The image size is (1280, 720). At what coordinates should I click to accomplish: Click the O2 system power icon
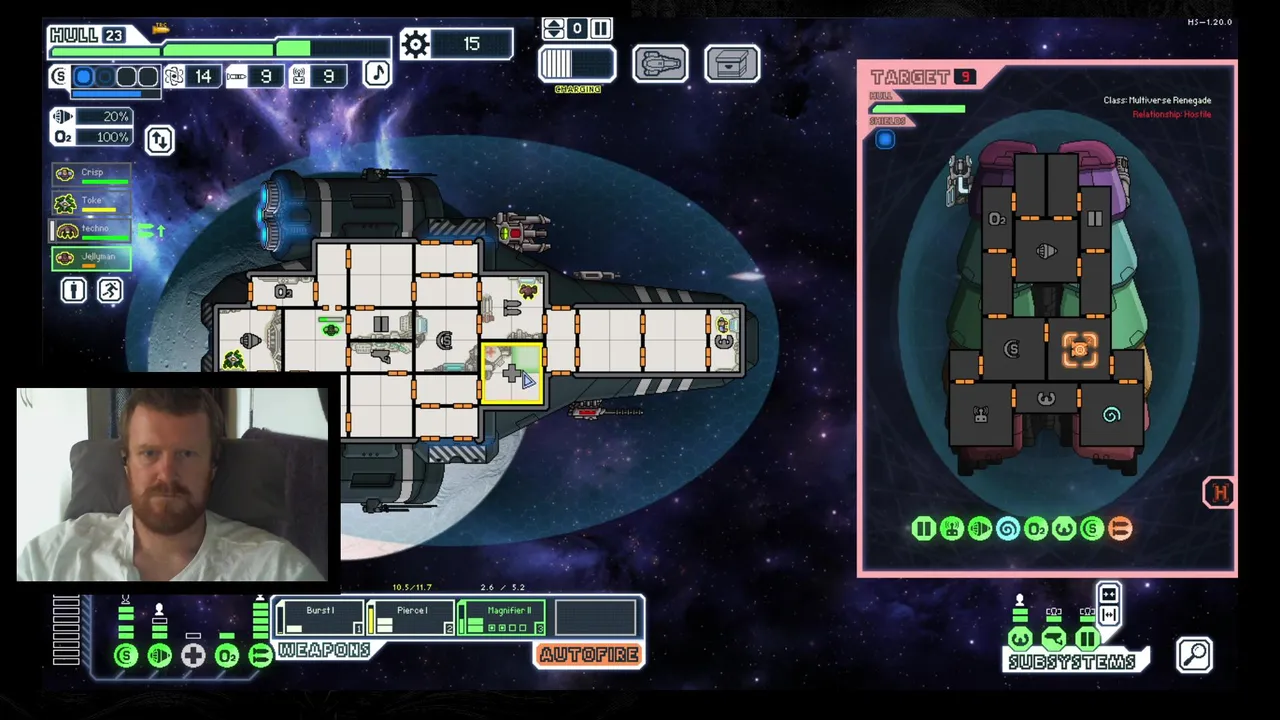(x=227, y=656)
